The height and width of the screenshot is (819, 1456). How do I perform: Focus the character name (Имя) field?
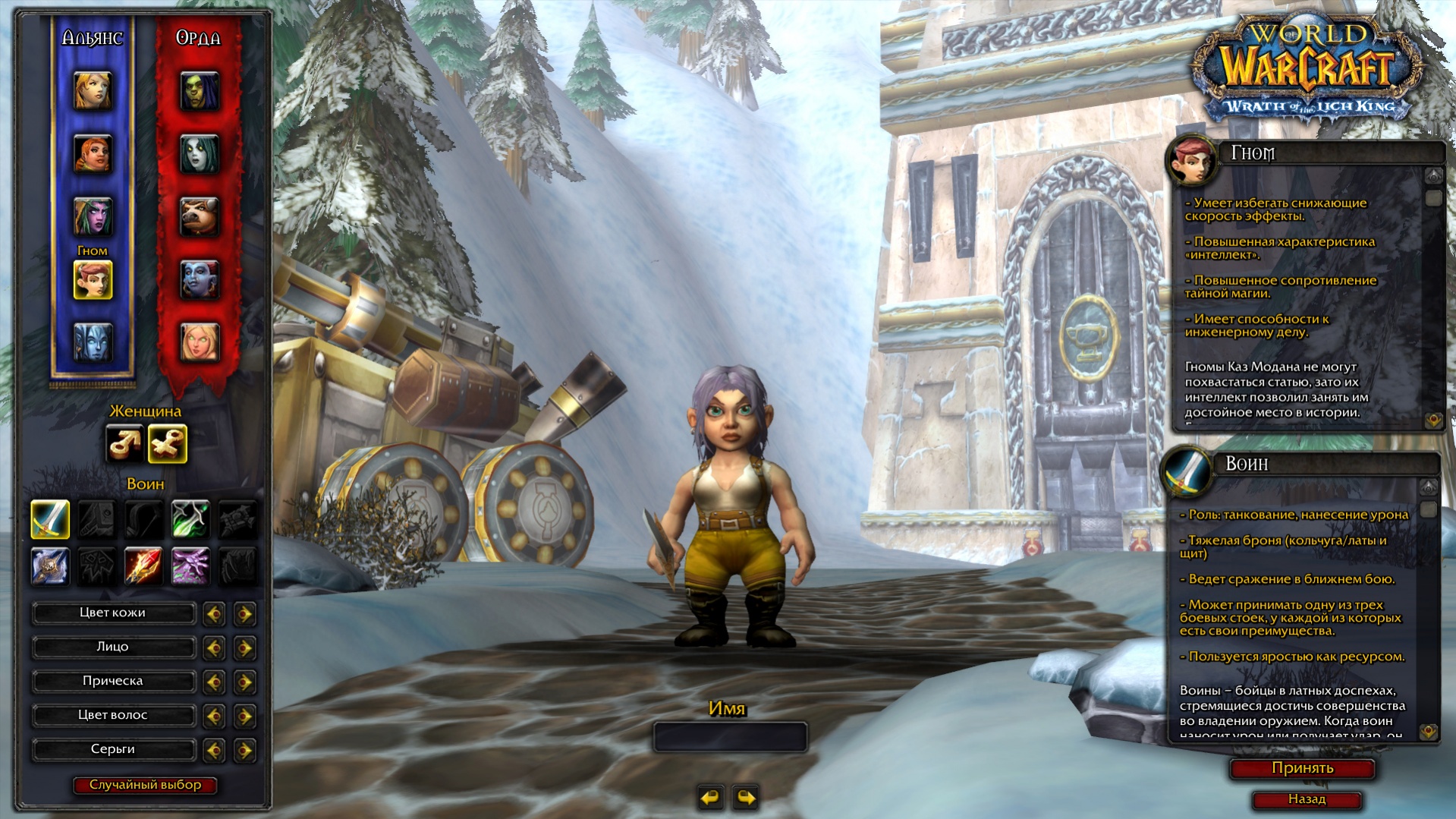[730, 737]
